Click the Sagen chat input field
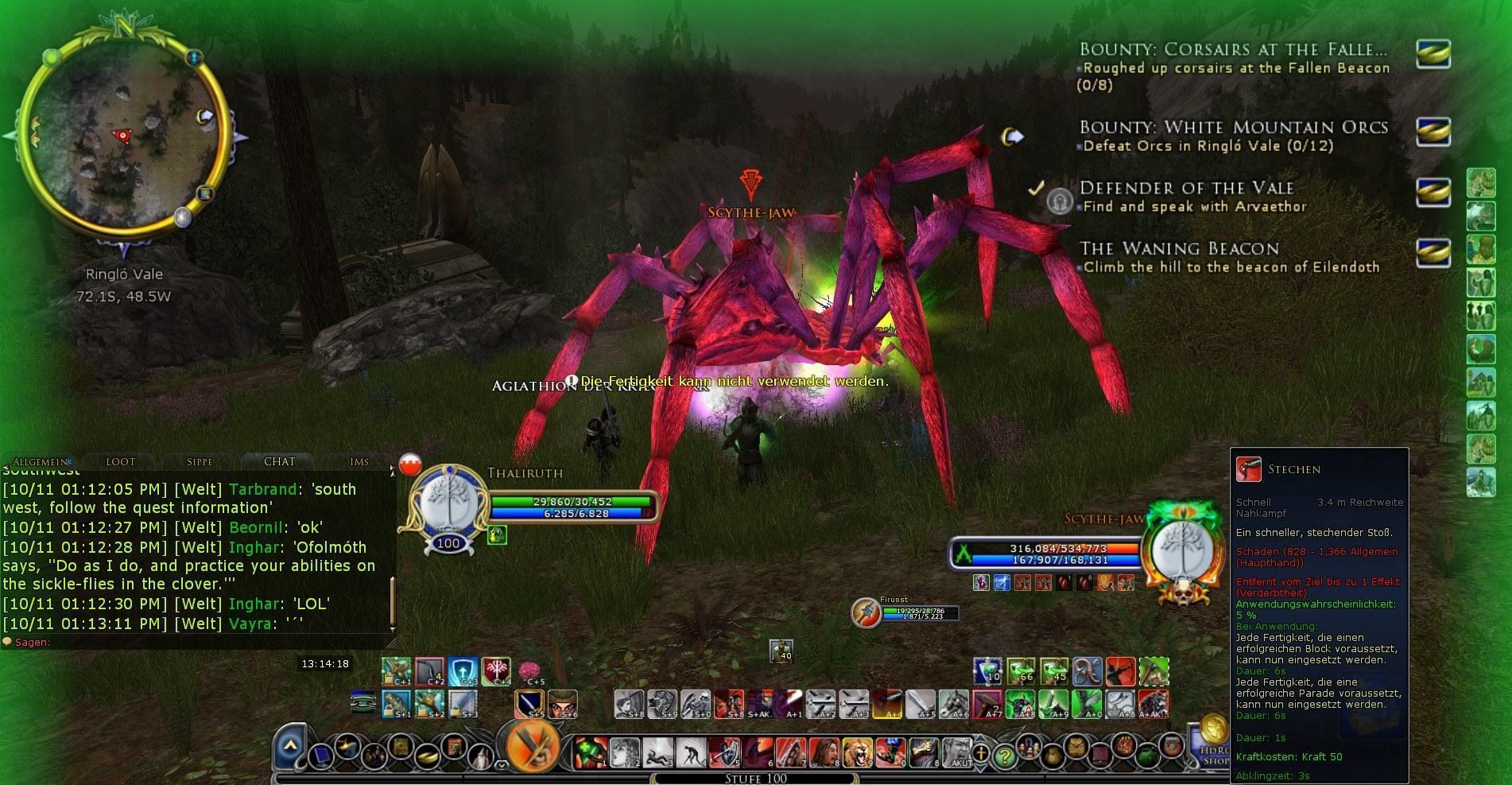 tap(199, 642)
